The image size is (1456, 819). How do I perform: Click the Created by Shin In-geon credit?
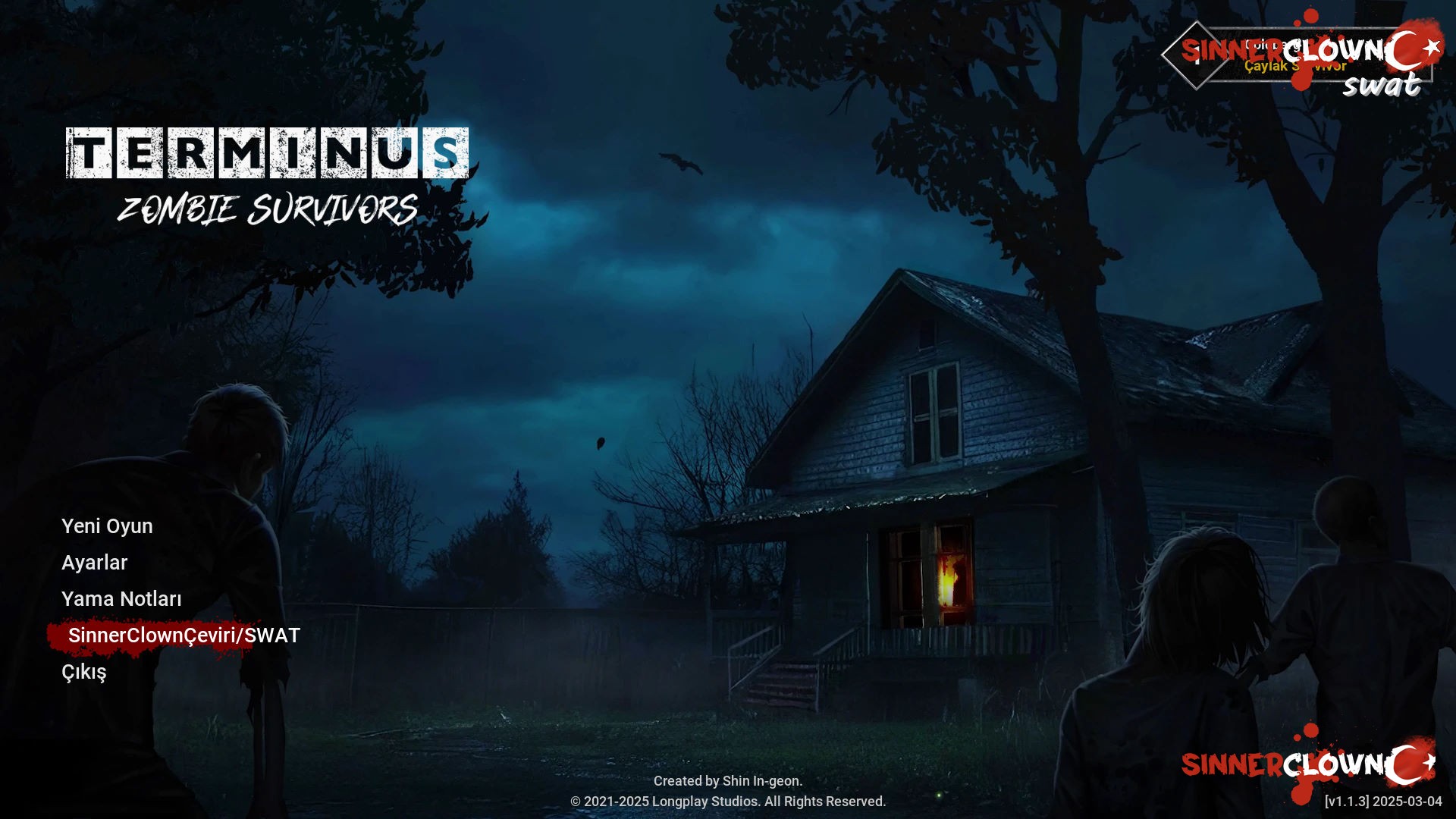click(728, 780)
